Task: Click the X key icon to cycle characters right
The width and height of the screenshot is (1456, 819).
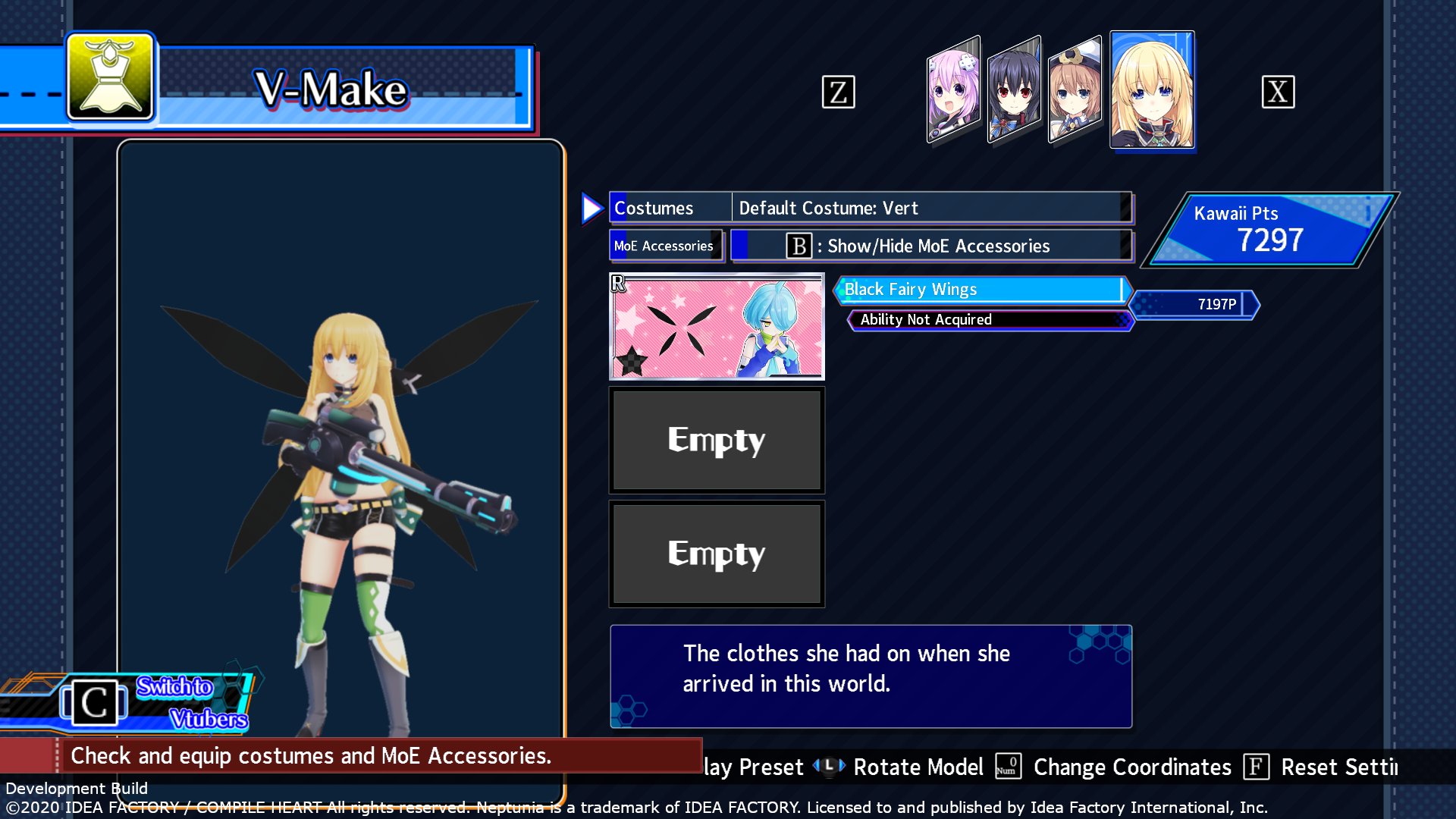Action: click(1279, 92)
